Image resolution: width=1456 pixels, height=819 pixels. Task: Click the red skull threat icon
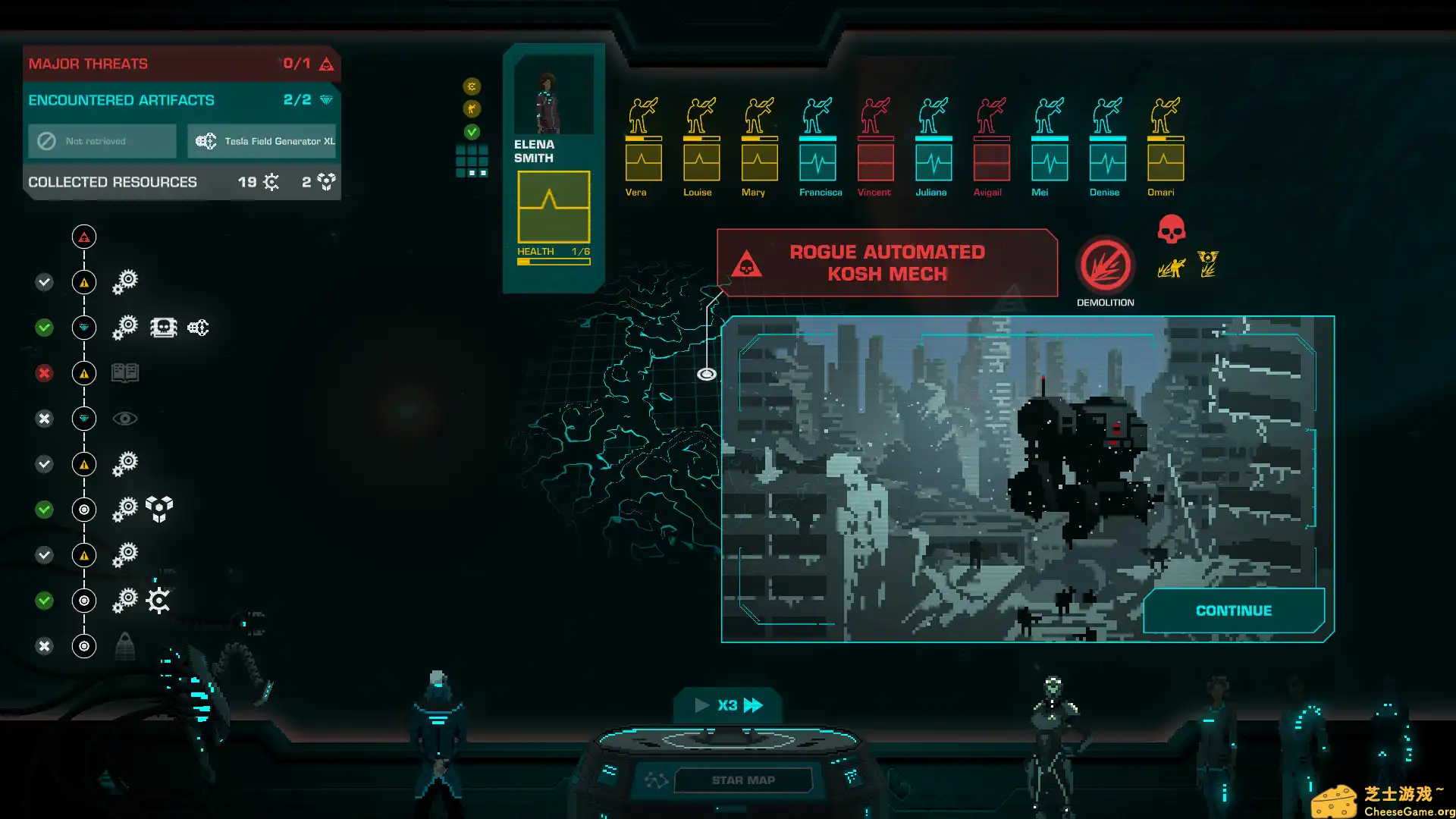point(1171,229)
